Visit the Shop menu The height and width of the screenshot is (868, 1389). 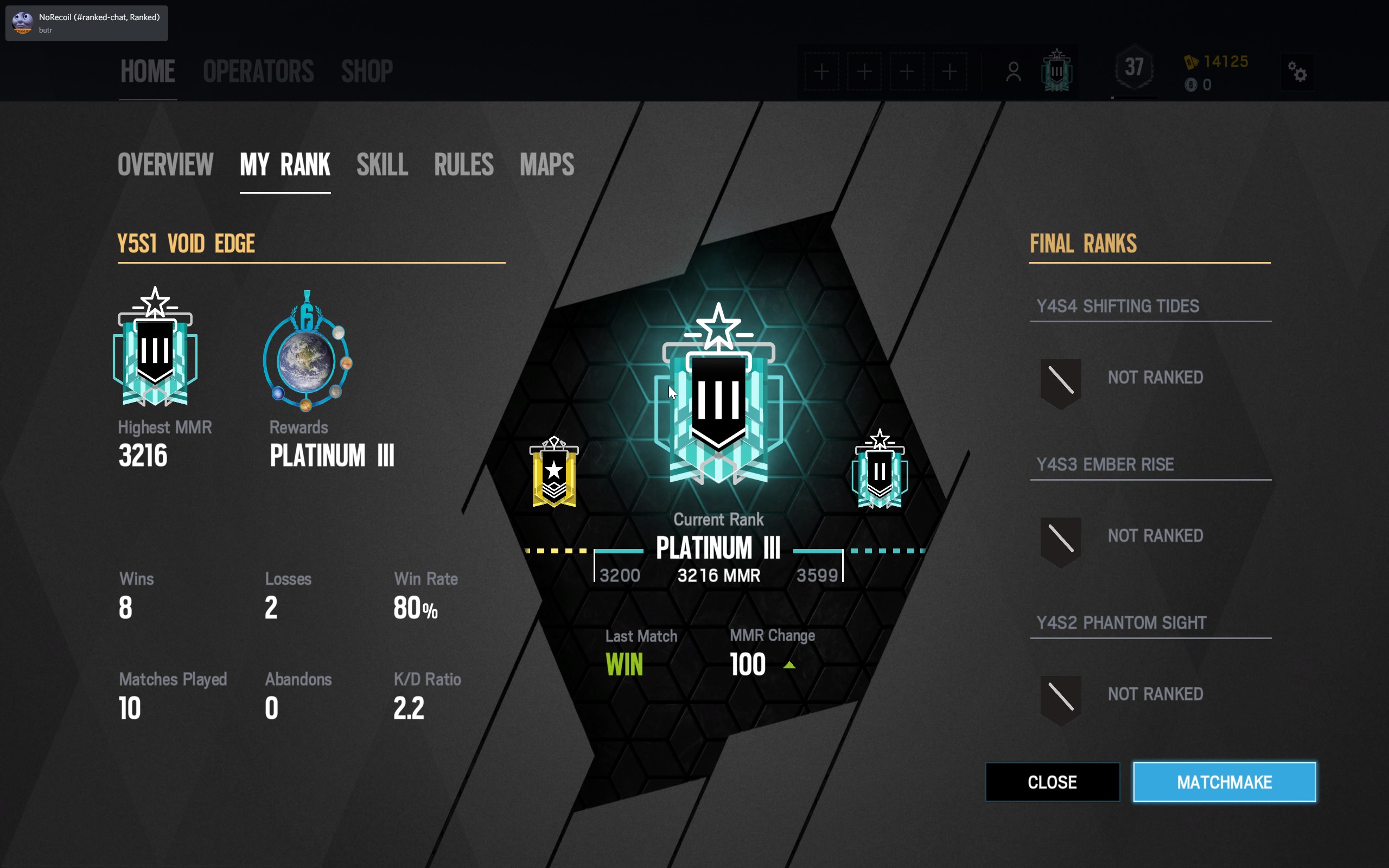coord(367,72)
